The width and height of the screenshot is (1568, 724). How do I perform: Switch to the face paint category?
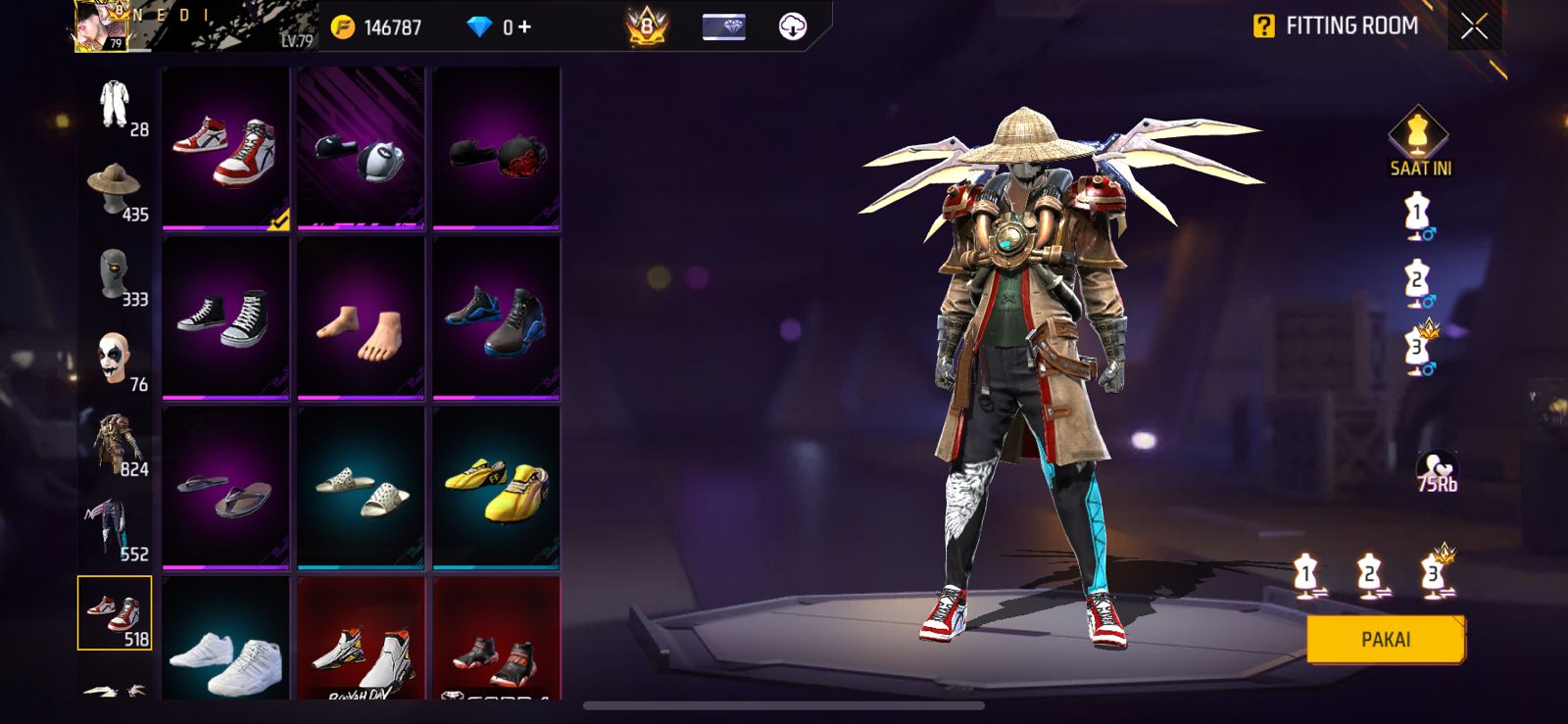coord(116,360)
